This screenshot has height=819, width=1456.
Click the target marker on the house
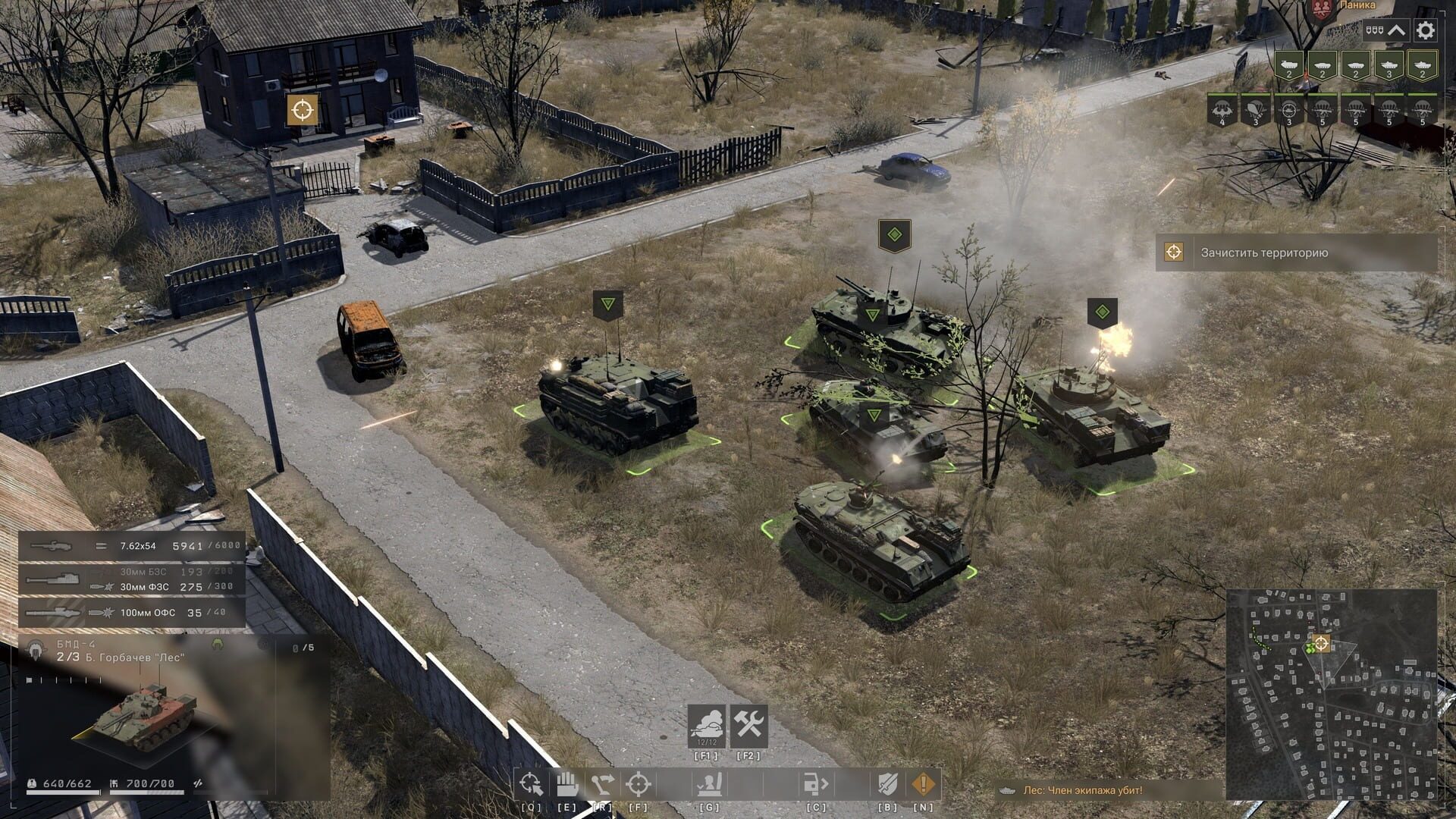pos(302,110)
